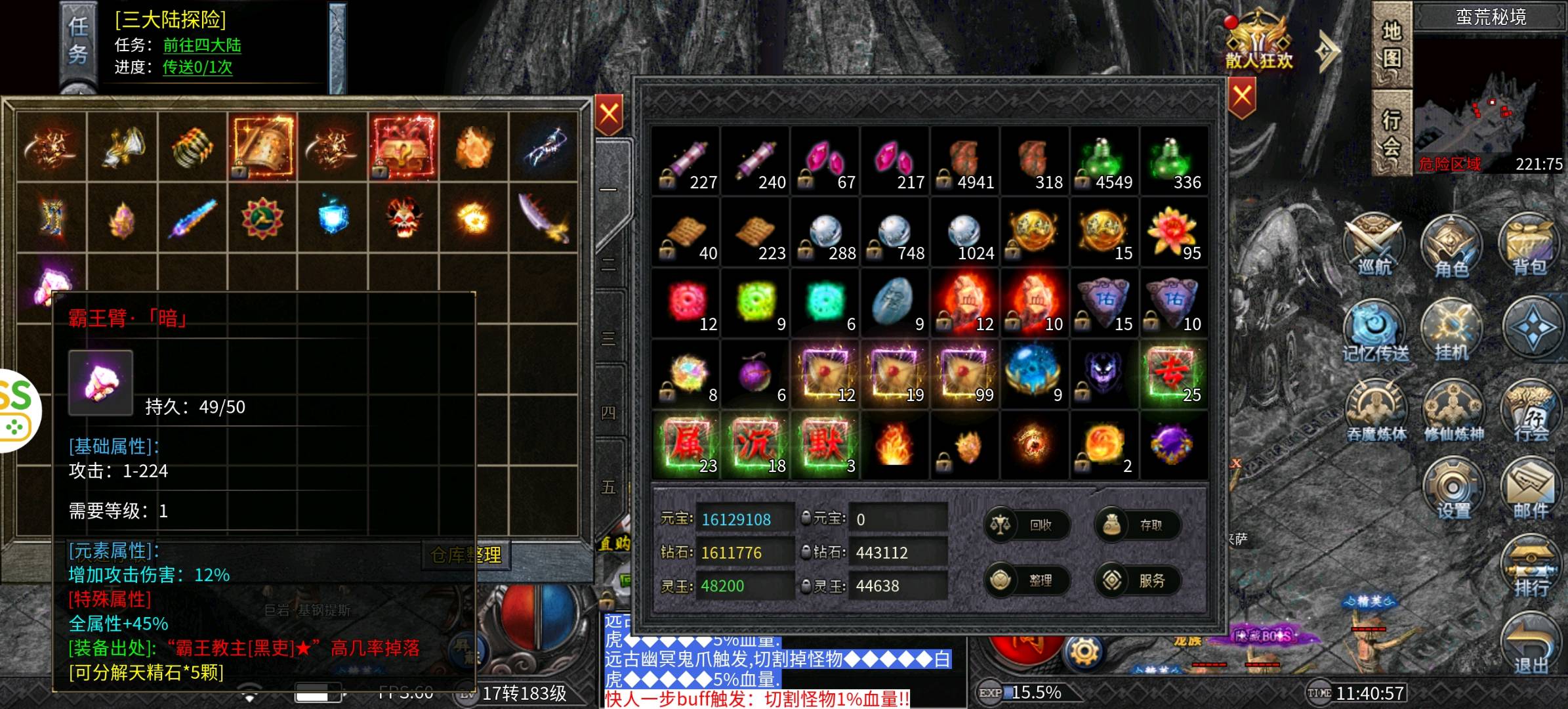Open the 服务 service button
The width and height of the screenshot is (1568, 709).
1138,580
